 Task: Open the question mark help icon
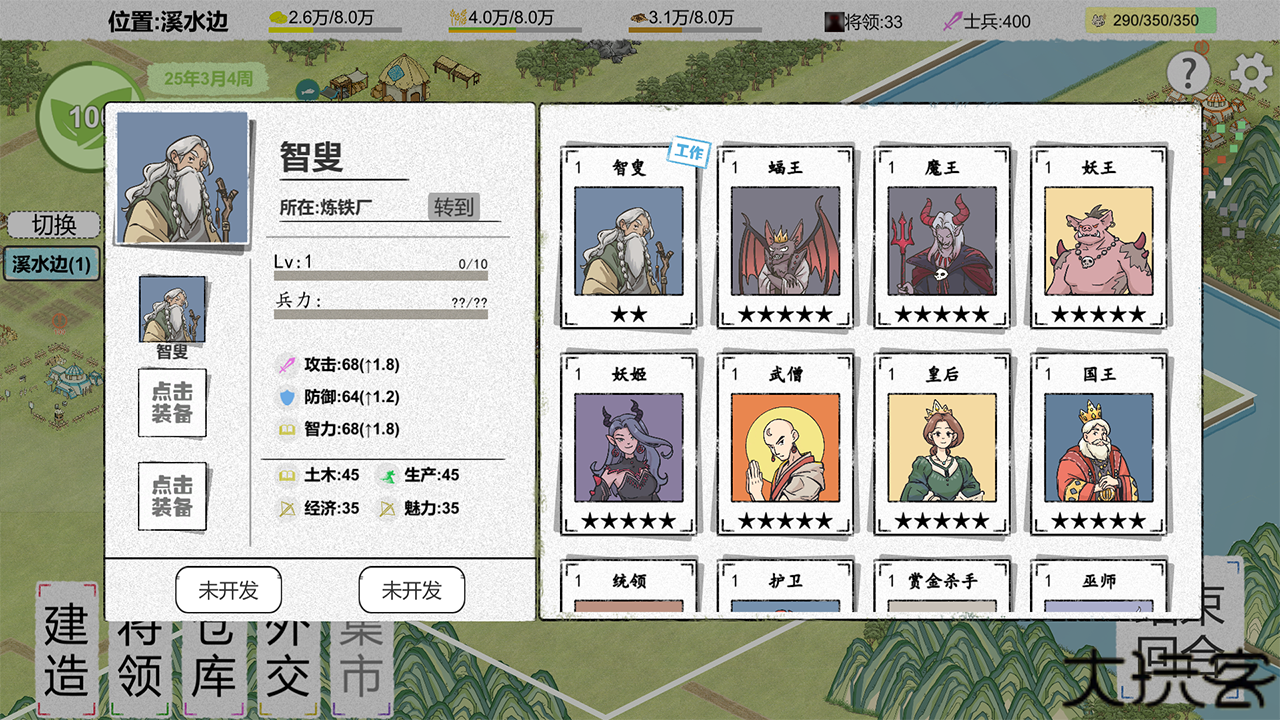tap(1187, 72)
